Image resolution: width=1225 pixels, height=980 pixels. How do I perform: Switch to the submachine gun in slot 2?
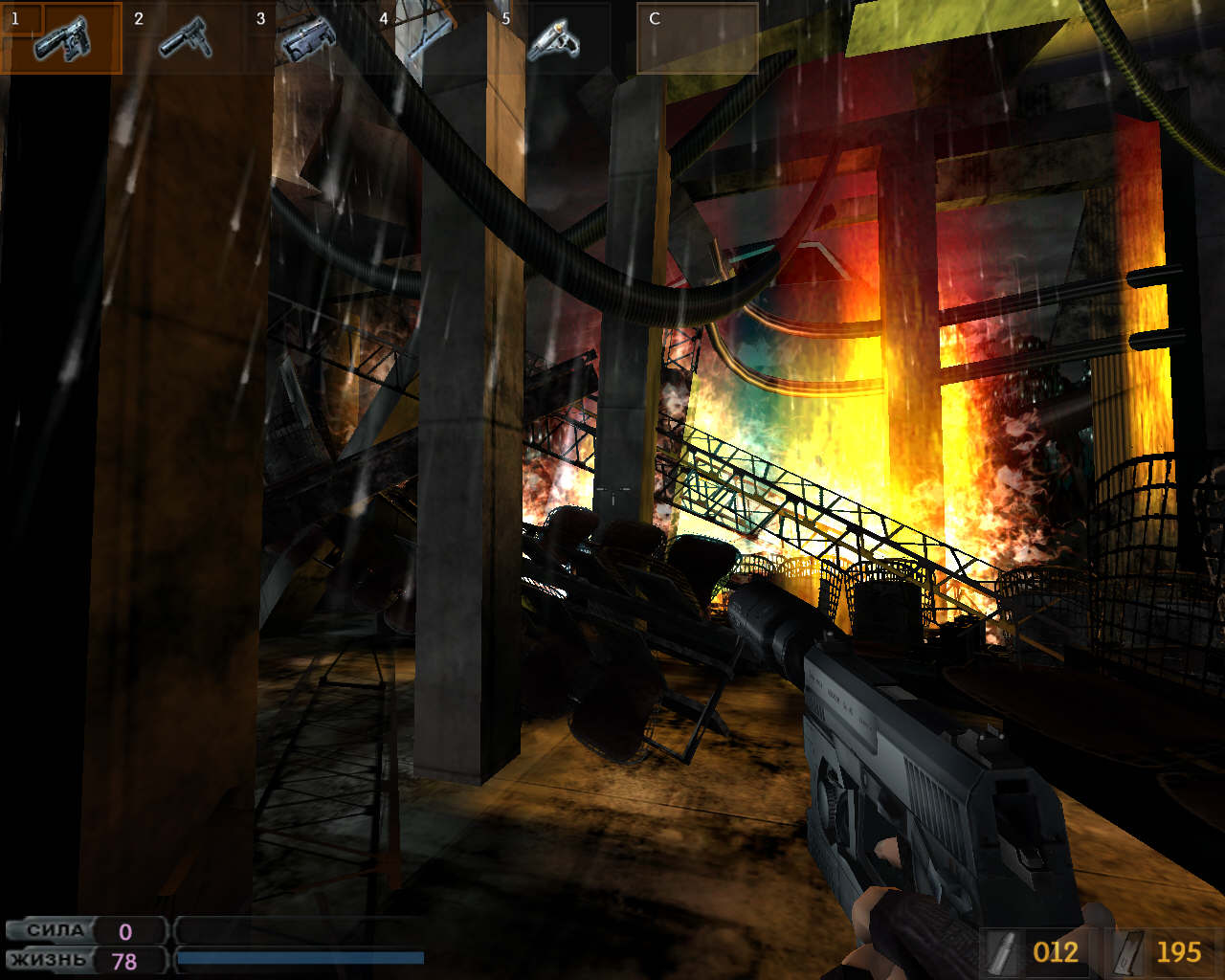point(184,38)
